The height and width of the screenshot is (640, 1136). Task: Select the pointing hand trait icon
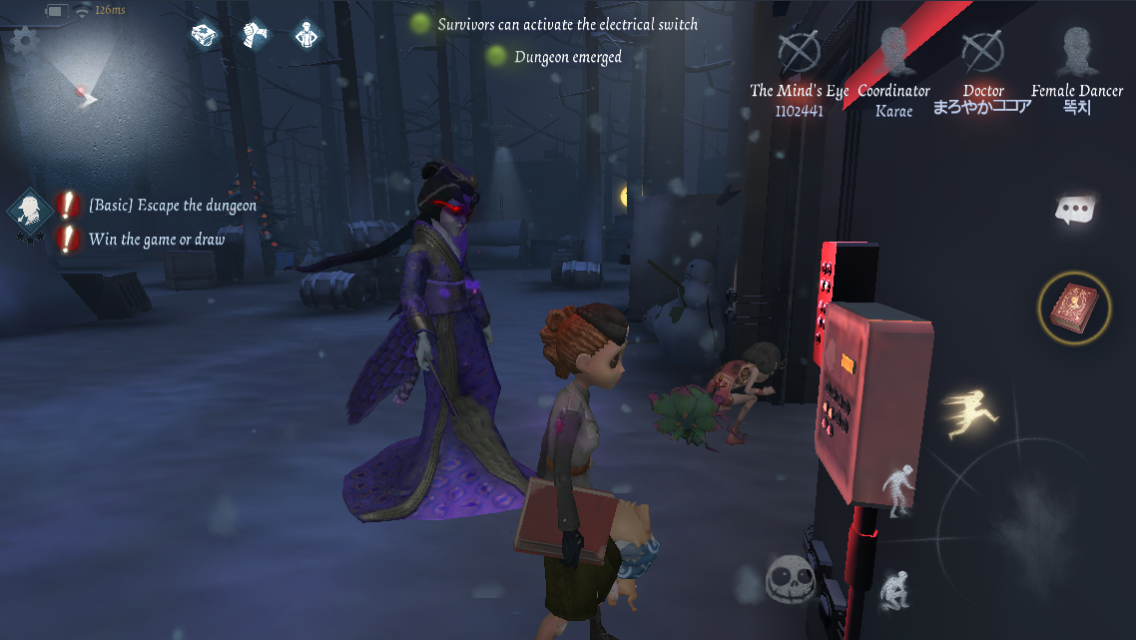(x=257, y=35)
